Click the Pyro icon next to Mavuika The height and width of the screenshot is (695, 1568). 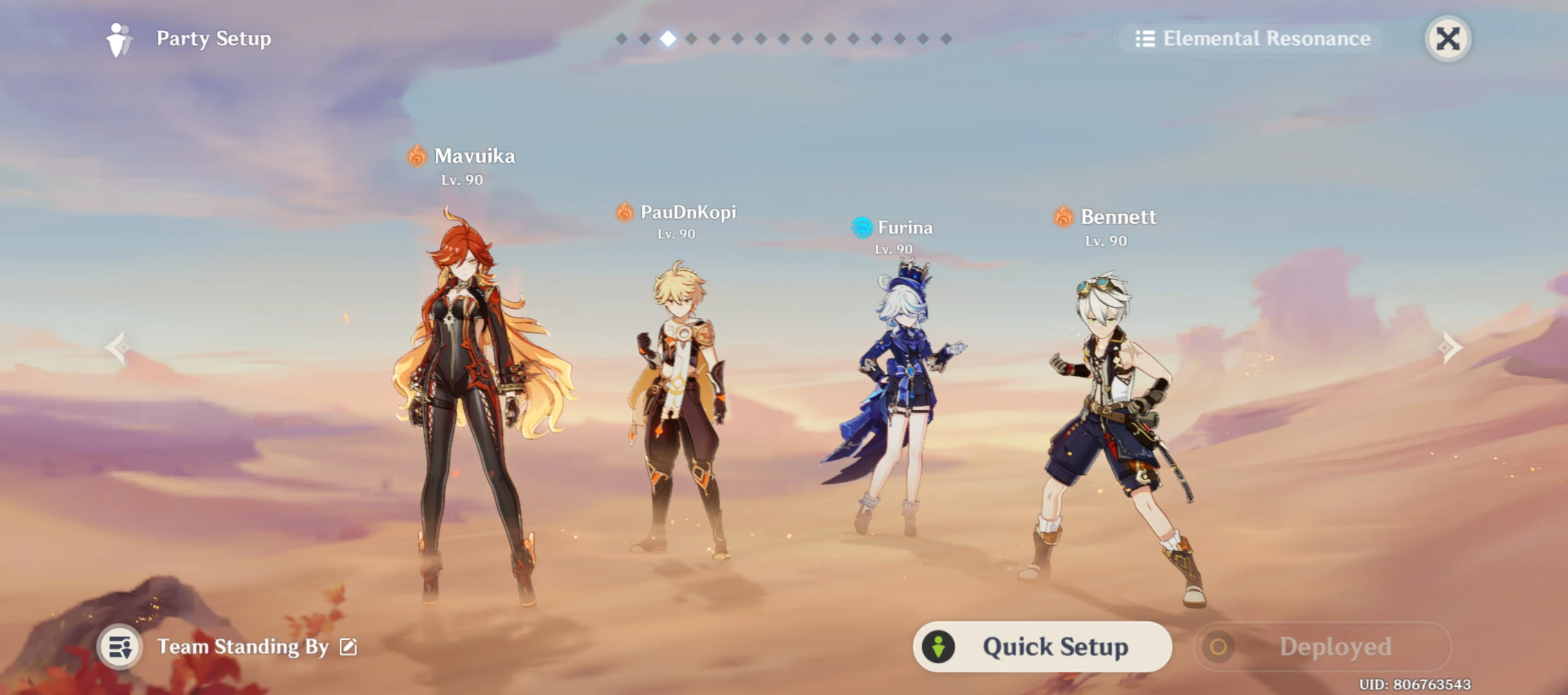(416, 155)
